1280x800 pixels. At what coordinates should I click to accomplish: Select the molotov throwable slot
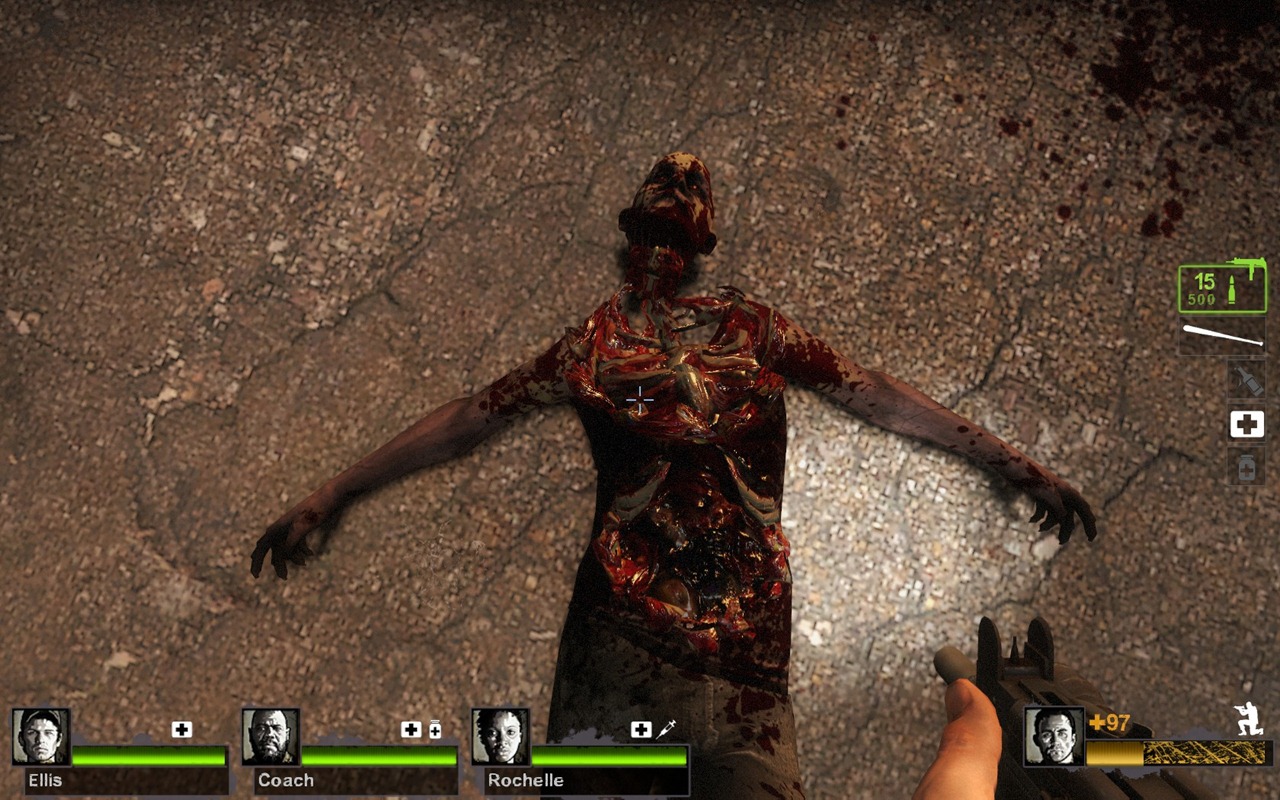tap(1246, 379)
